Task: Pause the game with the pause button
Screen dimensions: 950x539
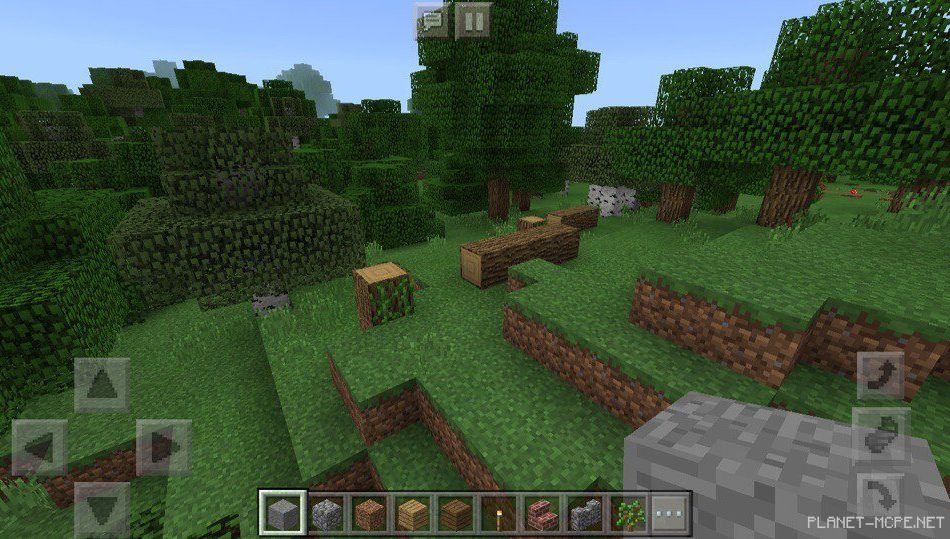Action: 473,21
